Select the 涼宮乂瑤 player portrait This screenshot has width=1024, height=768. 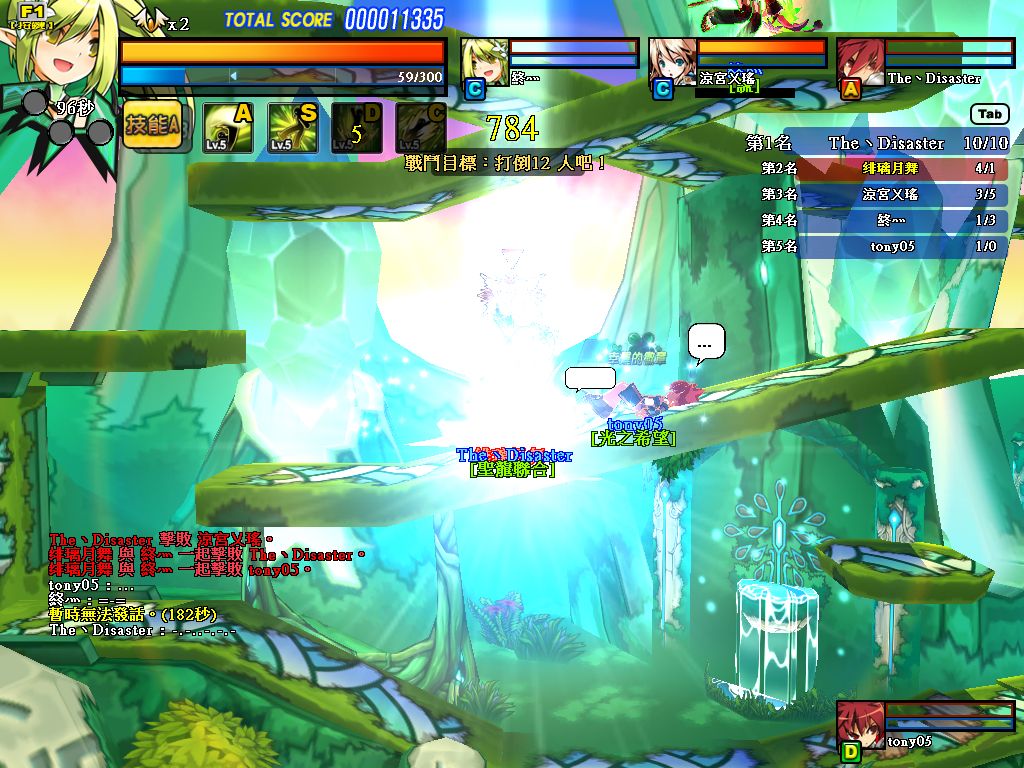pos(672,63)
